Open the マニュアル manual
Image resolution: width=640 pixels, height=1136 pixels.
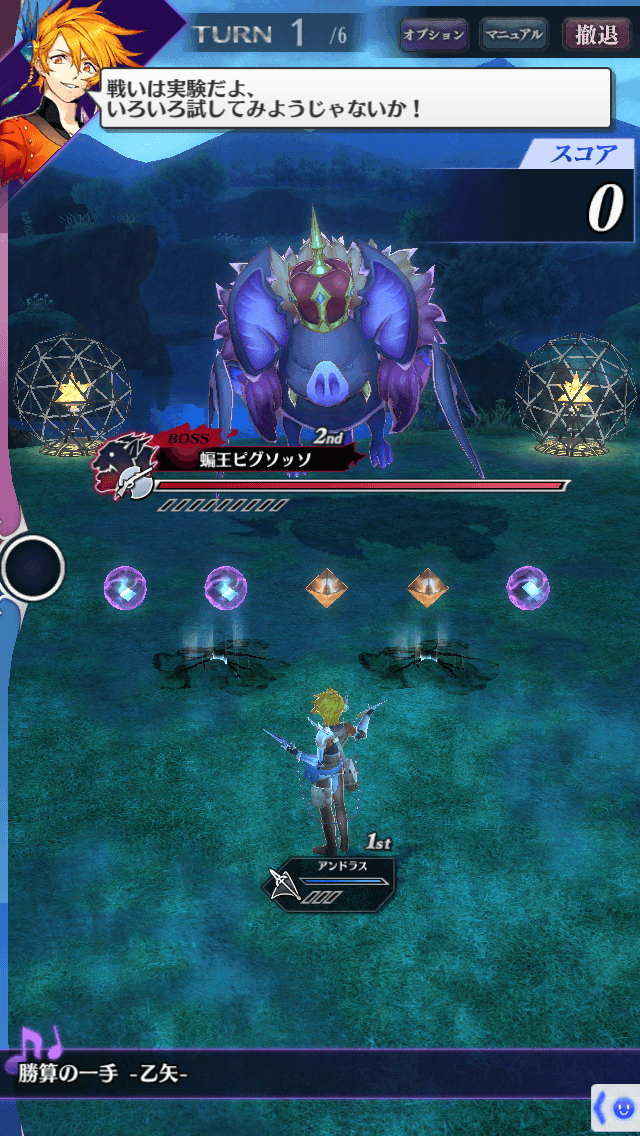point(514,35)
